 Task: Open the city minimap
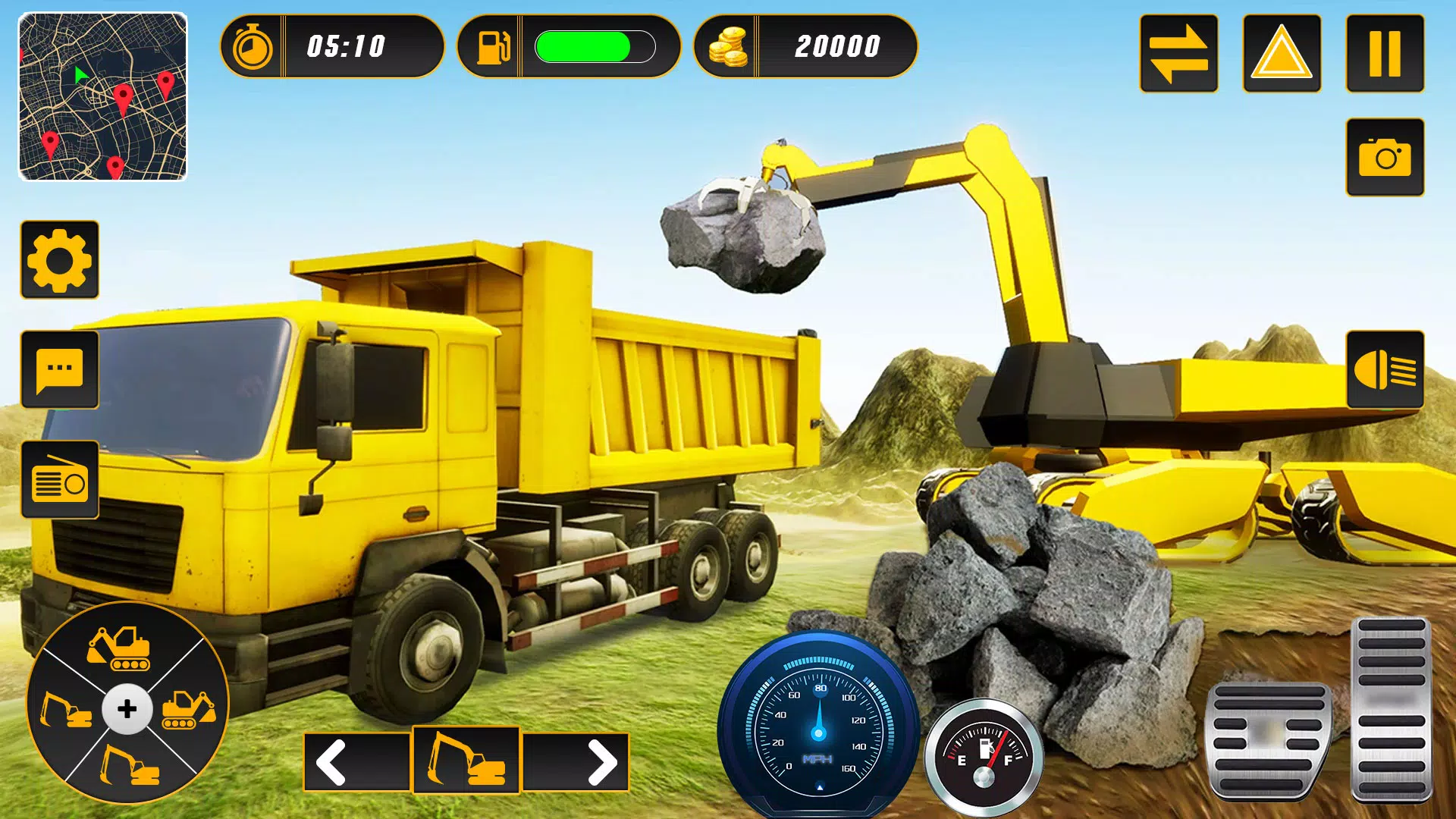[102, 96]
